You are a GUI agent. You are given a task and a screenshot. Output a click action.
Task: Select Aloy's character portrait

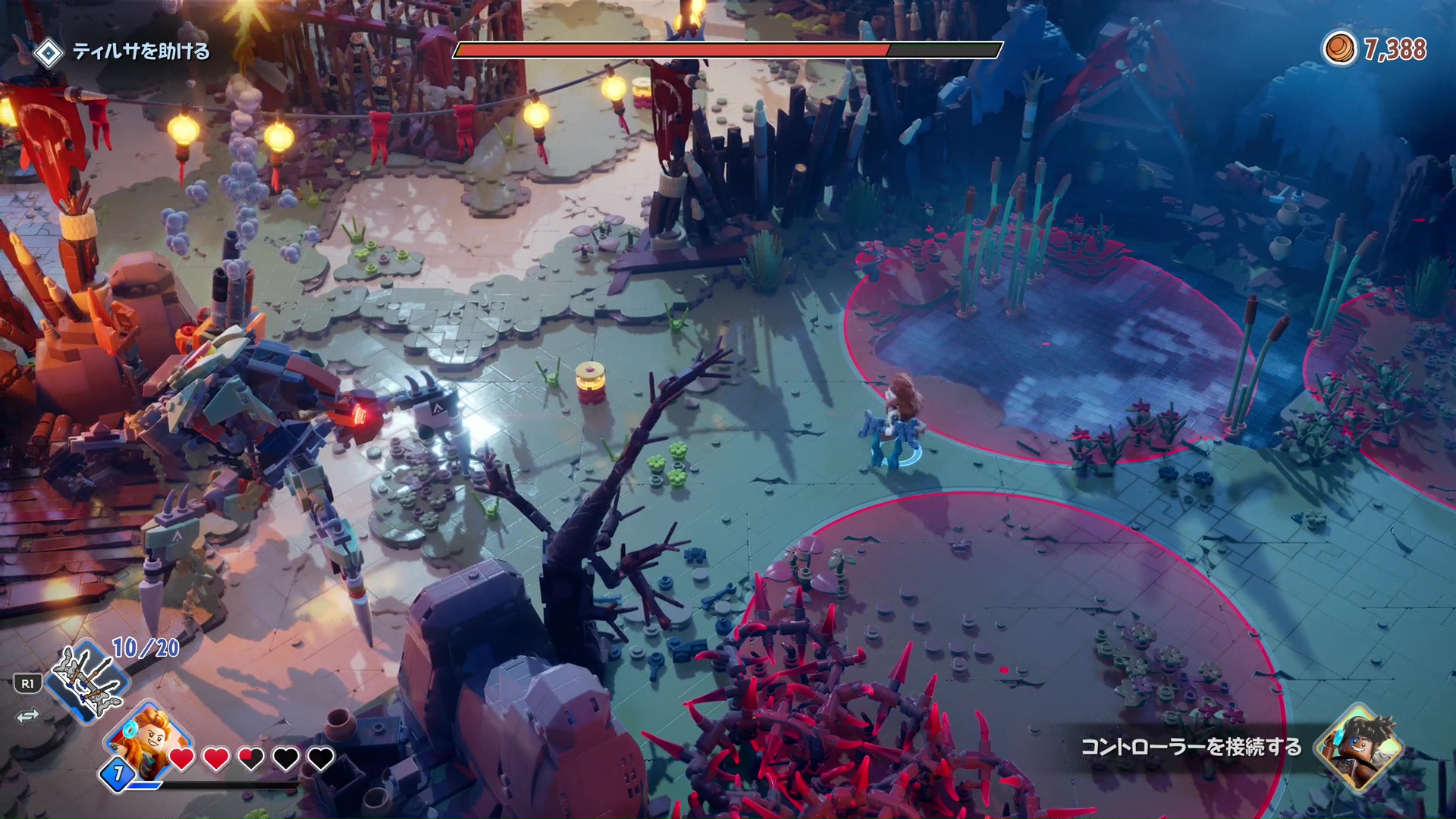(x=149, y=739)
